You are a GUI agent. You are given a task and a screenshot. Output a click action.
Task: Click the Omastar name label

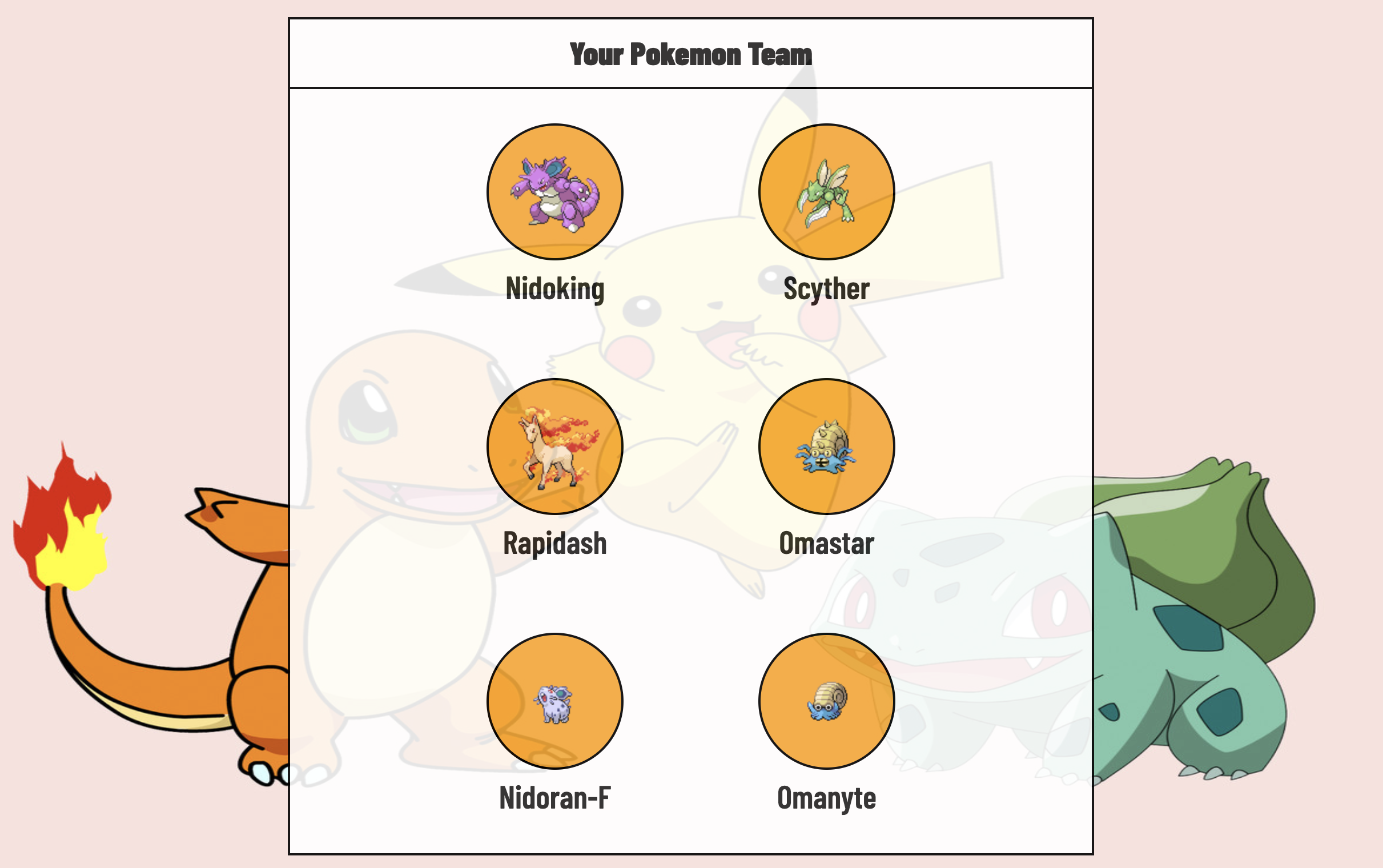(826, 542)
